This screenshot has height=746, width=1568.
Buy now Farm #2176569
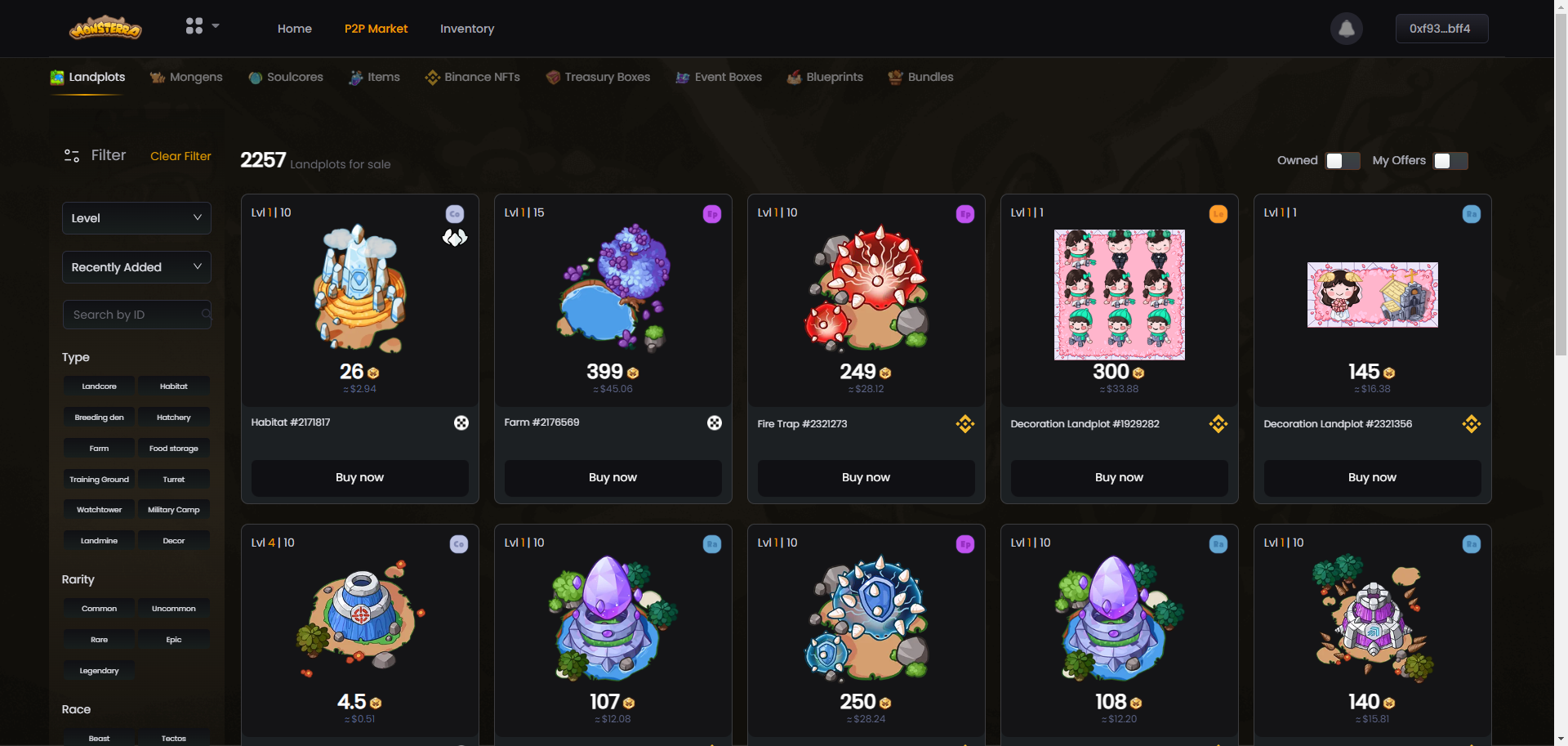[612, 477]
